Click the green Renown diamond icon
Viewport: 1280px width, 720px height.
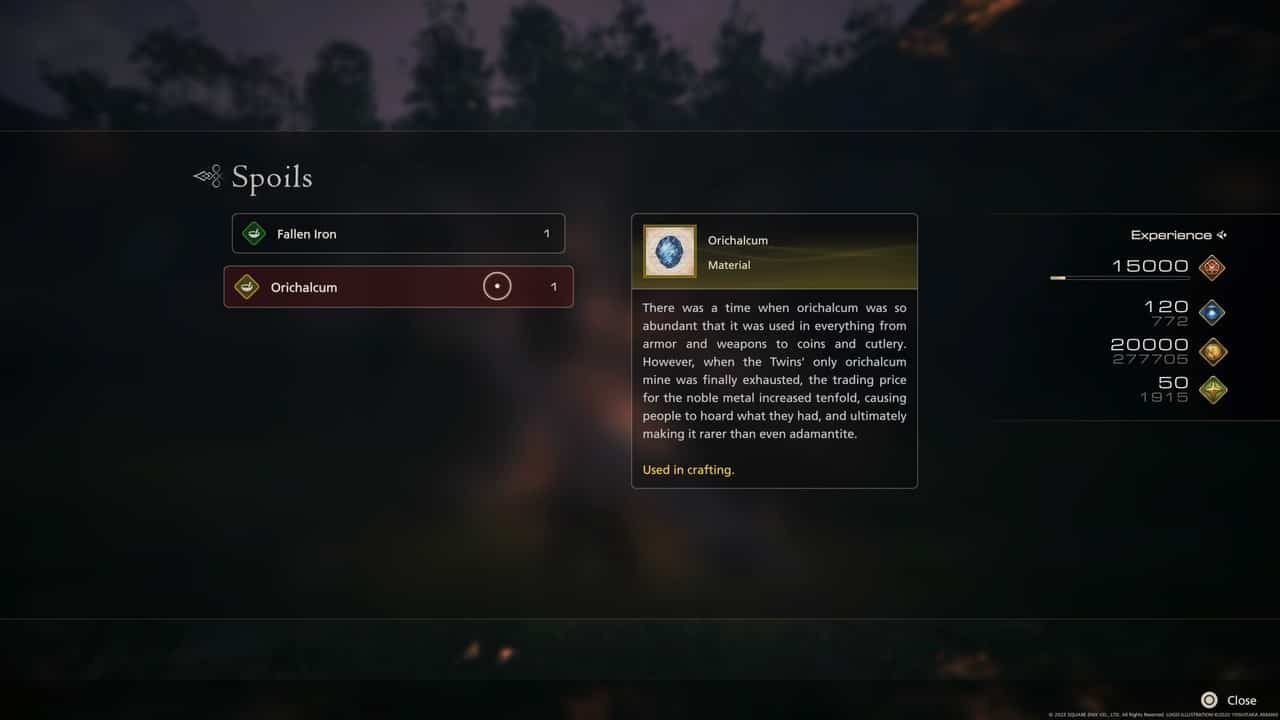[1212, 390]
